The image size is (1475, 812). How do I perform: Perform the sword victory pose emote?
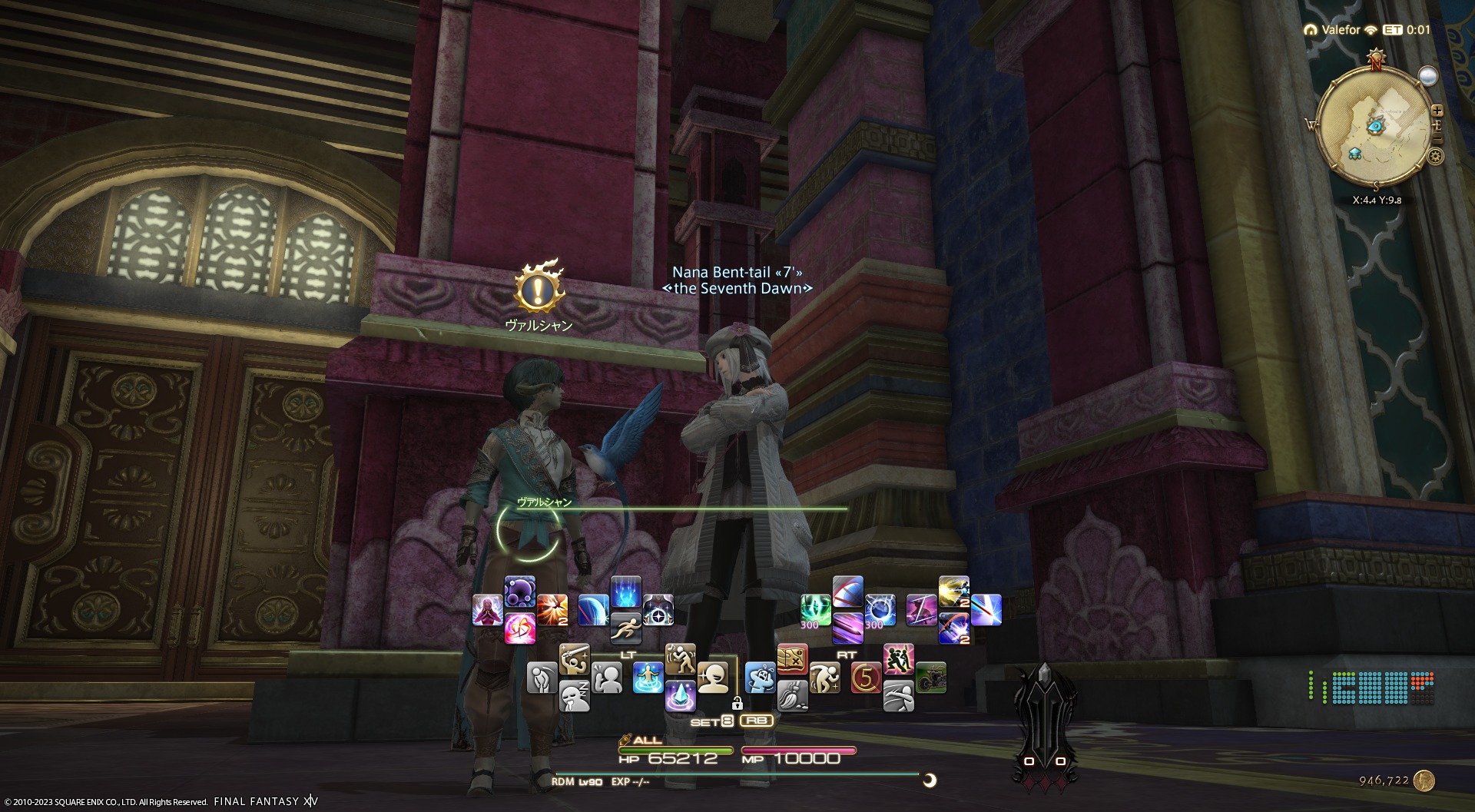574,660
